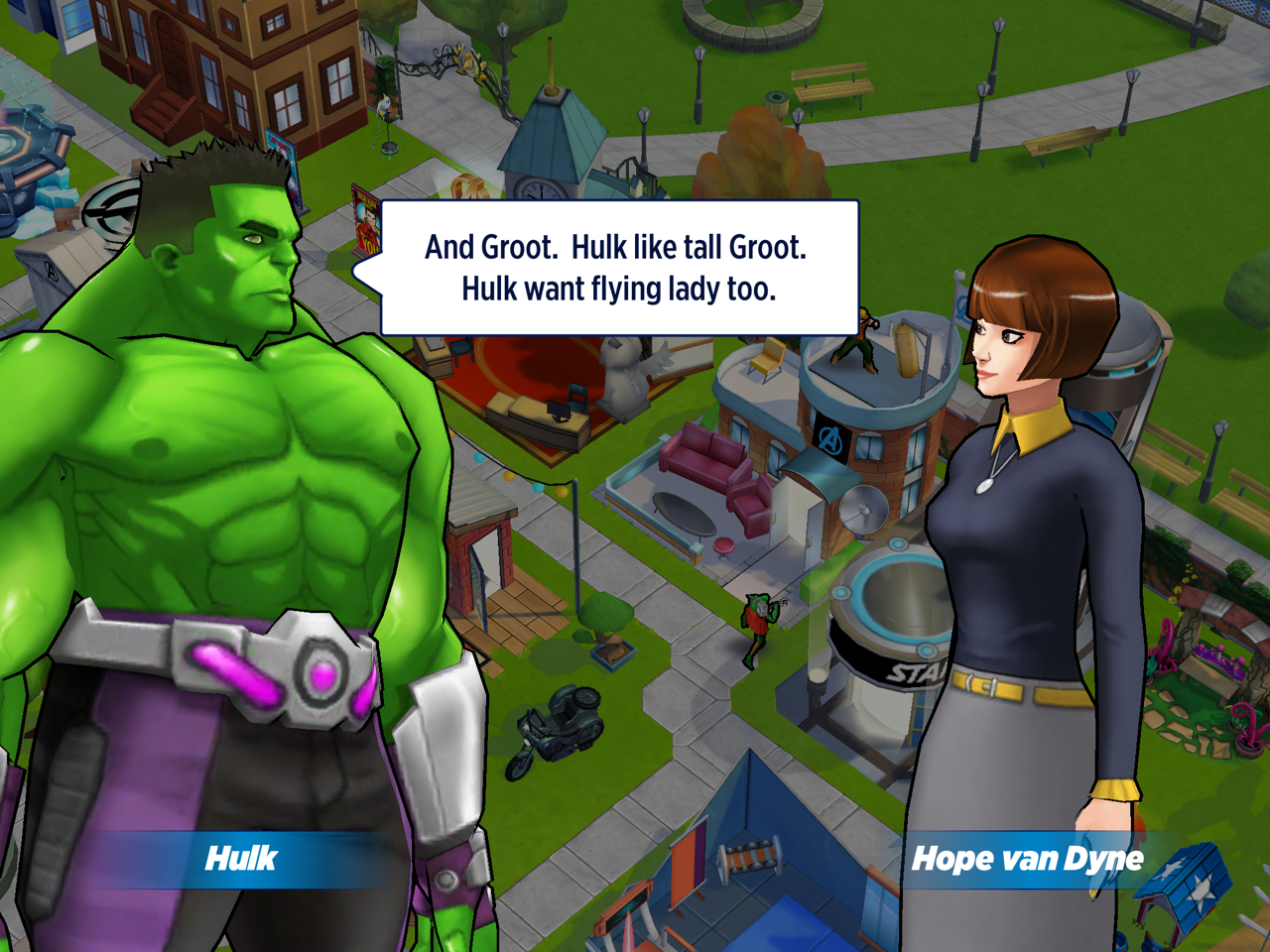Tap Hulk's speech bubble to continue dialogue

[x=617, y=268]
